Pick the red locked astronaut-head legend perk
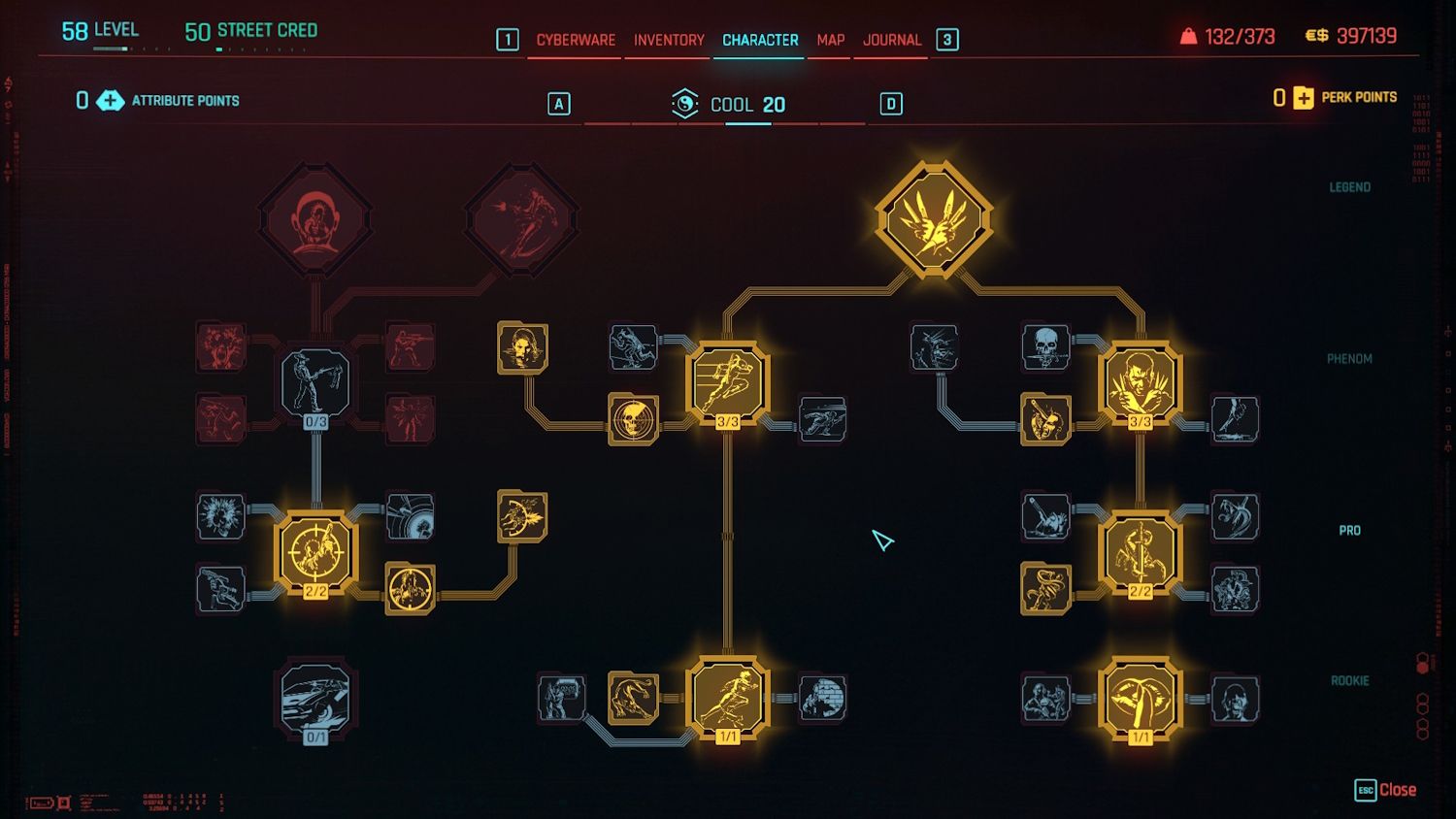Viewport: 1456px width, 819px height. (315, 219)
